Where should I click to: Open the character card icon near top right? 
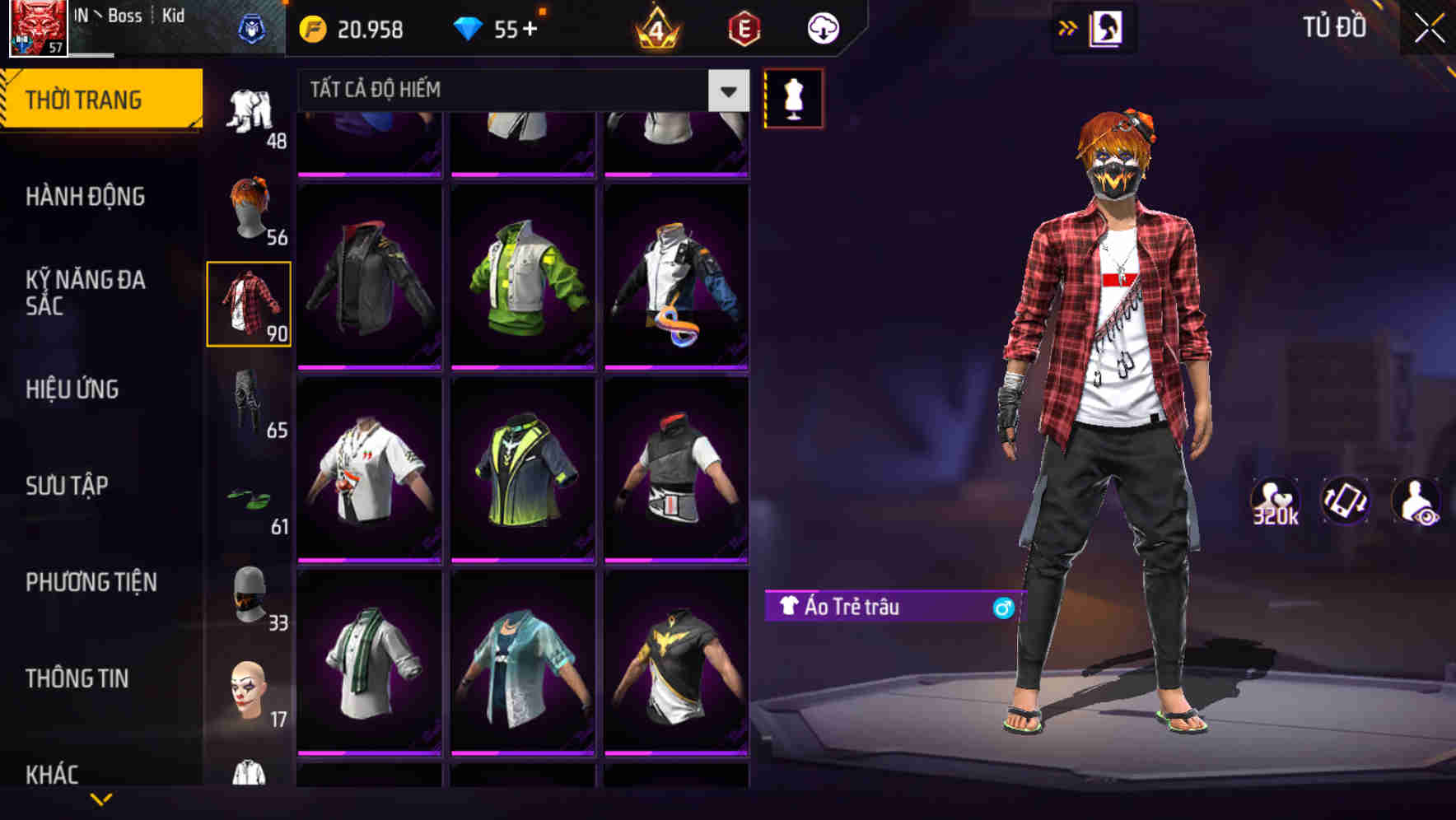point(1108,27)
